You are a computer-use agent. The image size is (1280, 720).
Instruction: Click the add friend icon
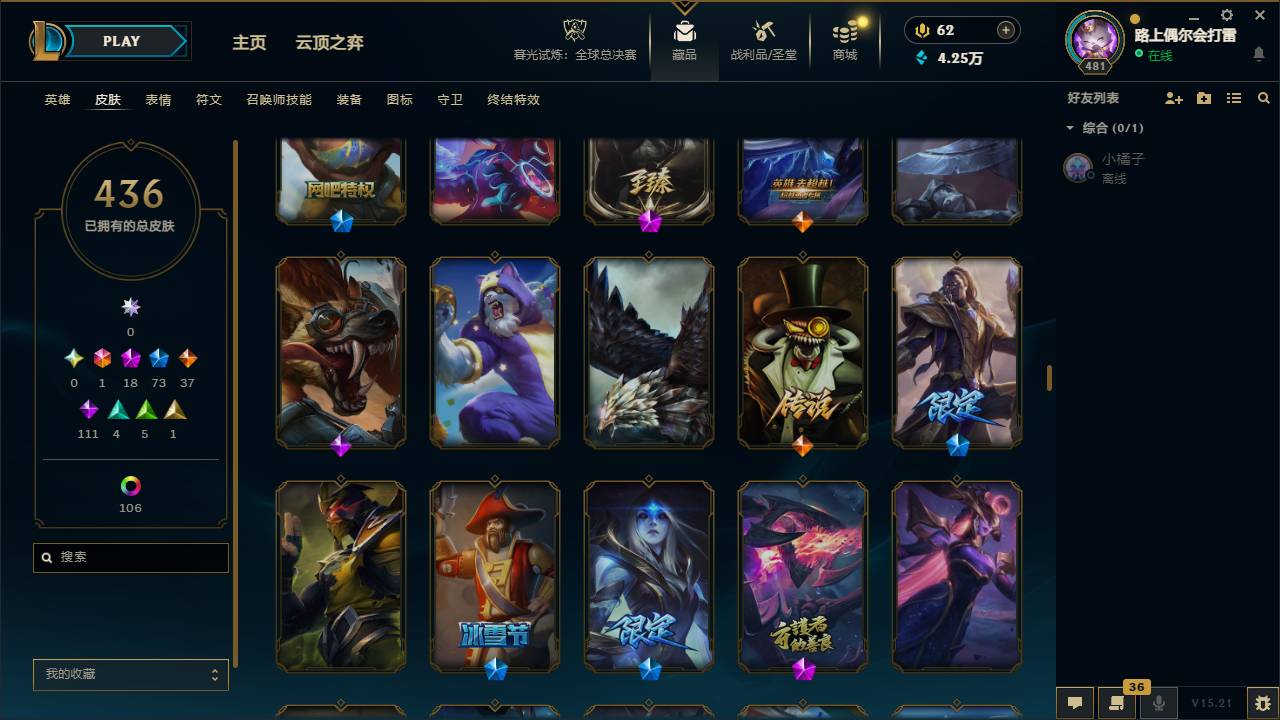coord(1172,98)
